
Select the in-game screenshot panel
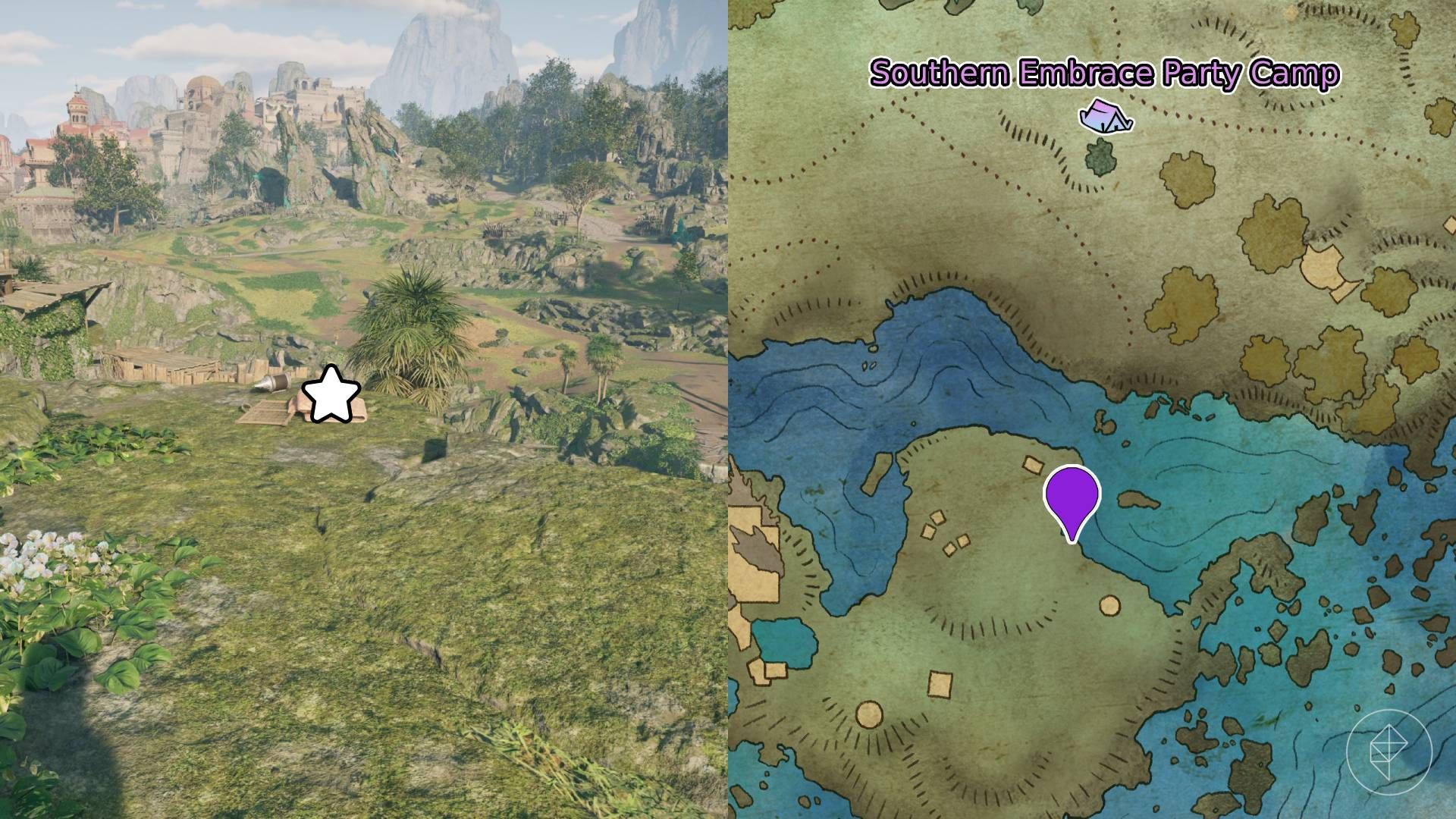[364, 409]
